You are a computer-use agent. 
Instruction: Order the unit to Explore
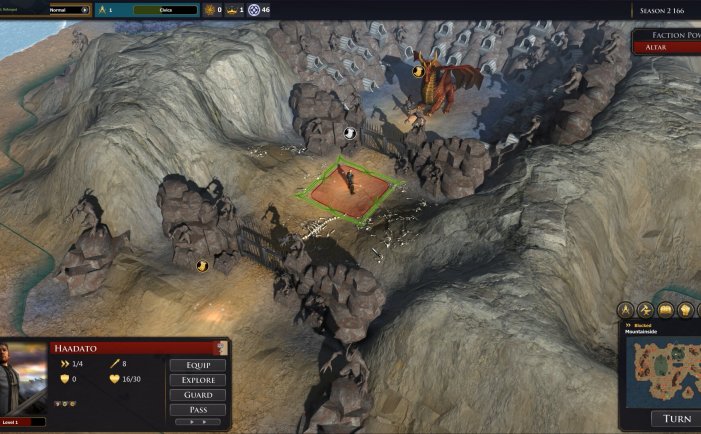[196, 380]
